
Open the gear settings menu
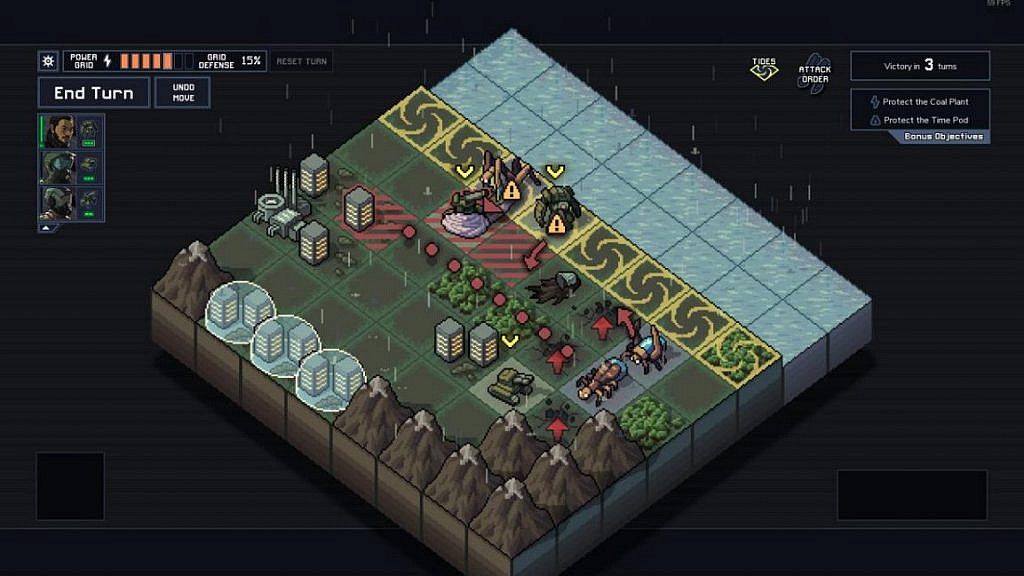[48, 61]
